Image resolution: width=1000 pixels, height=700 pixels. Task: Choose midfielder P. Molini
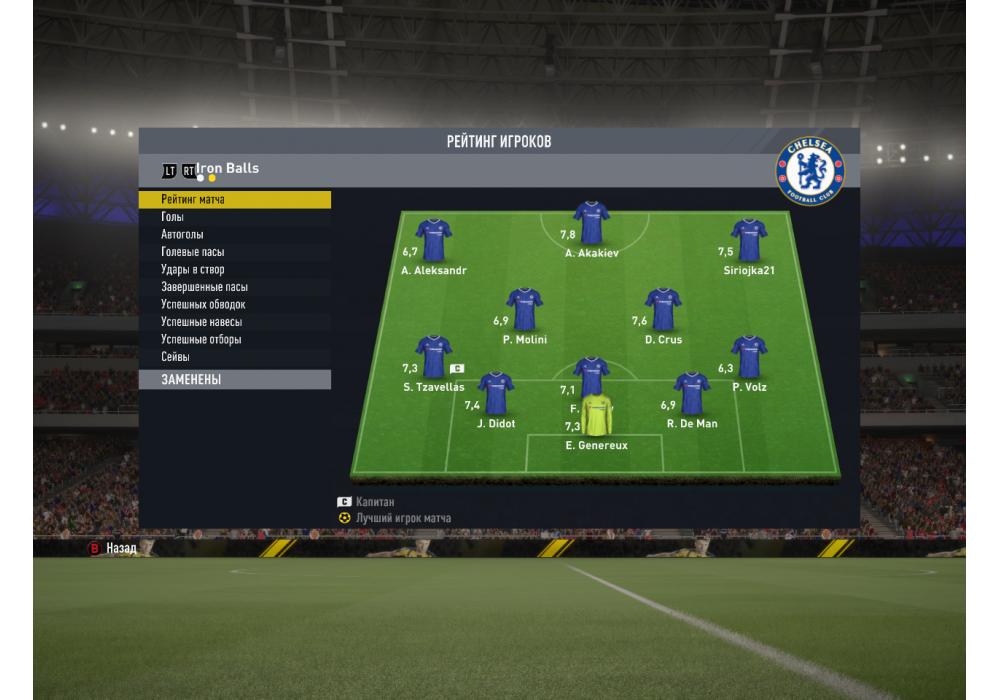pyautogui.click(x=524, y=309)
